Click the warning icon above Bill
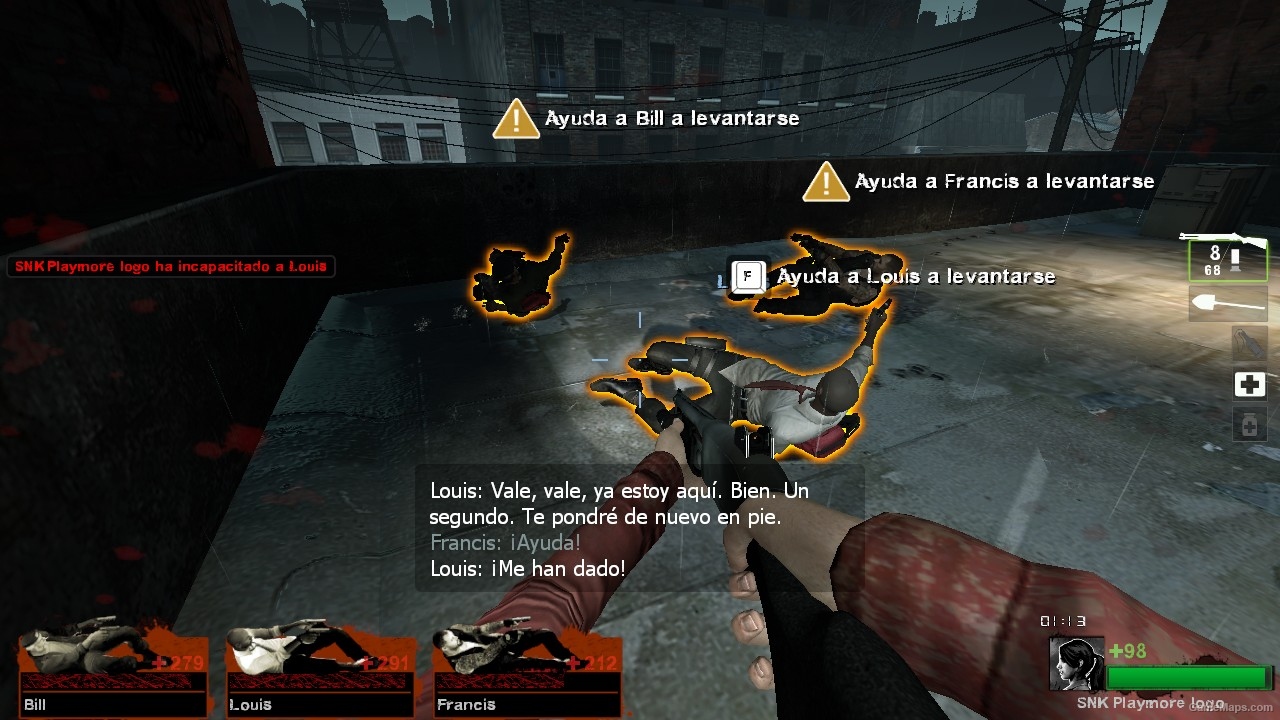Screen dimensions: 1280x720 tap(516, 120)
